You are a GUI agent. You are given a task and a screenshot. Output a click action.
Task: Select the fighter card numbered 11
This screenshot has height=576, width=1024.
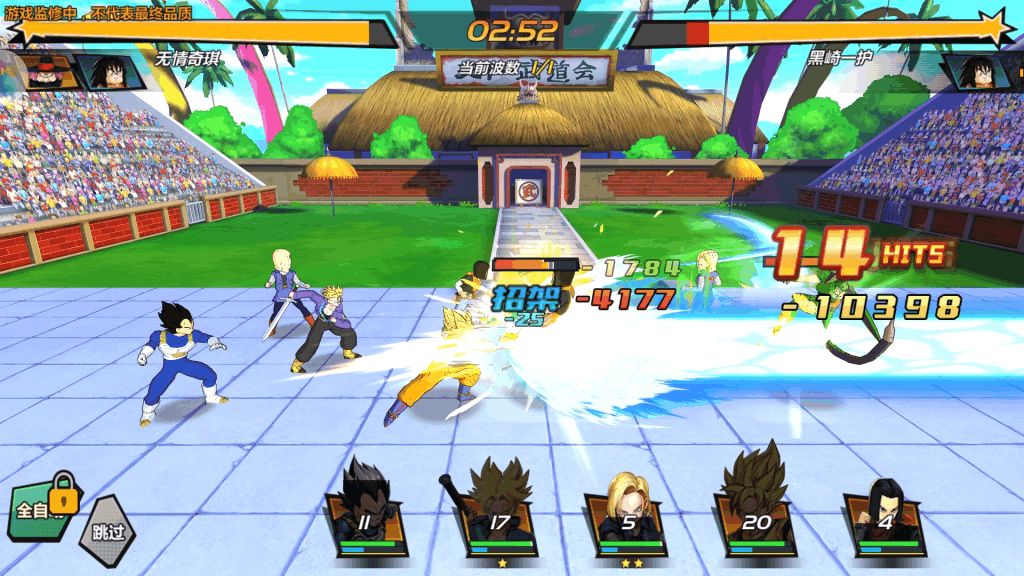(366, 512)
